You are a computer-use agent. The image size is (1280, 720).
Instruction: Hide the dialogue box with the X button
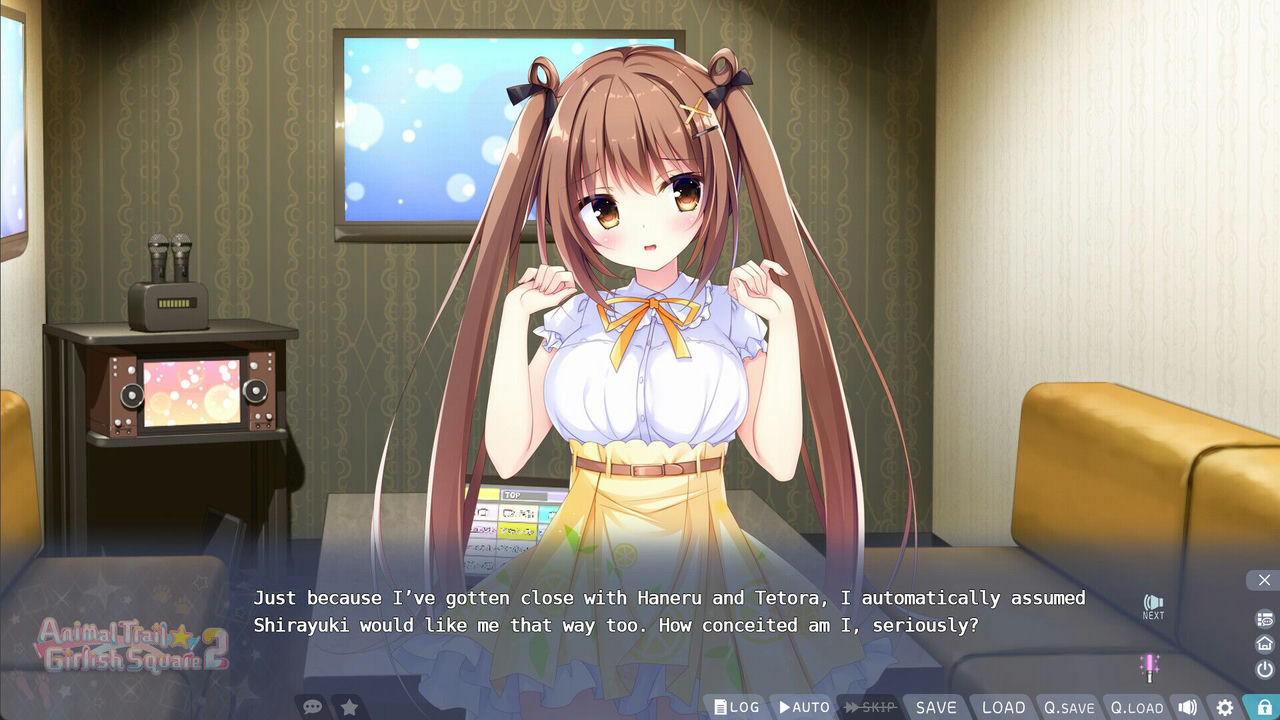click(1264, 580)
